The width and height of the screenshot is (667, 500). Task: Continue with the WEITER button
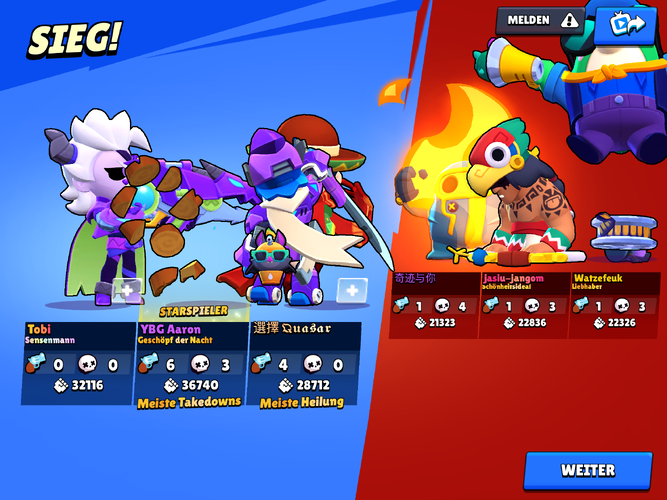tap(588, 470)
